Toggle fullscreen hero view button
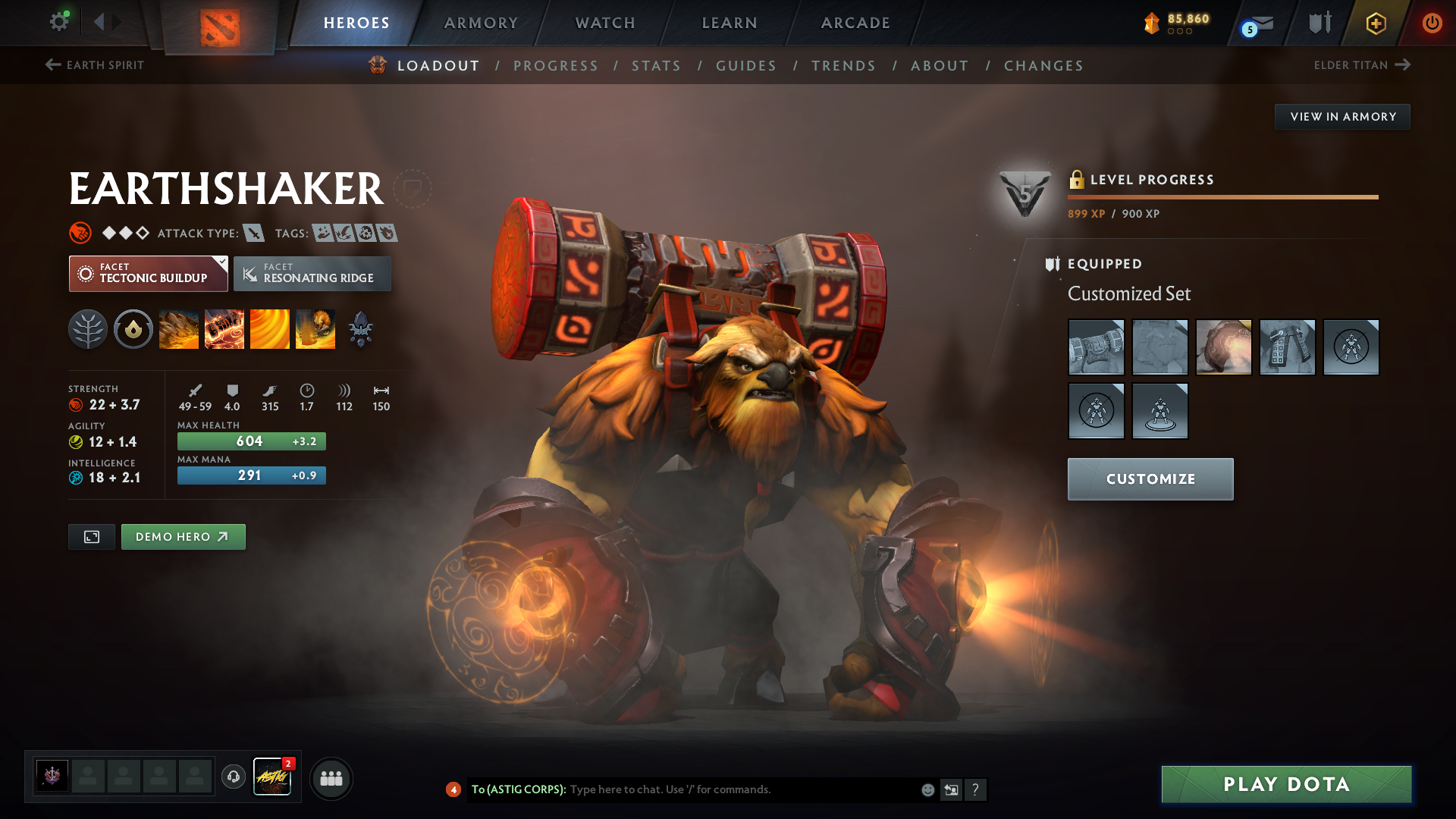 [92, 537]
